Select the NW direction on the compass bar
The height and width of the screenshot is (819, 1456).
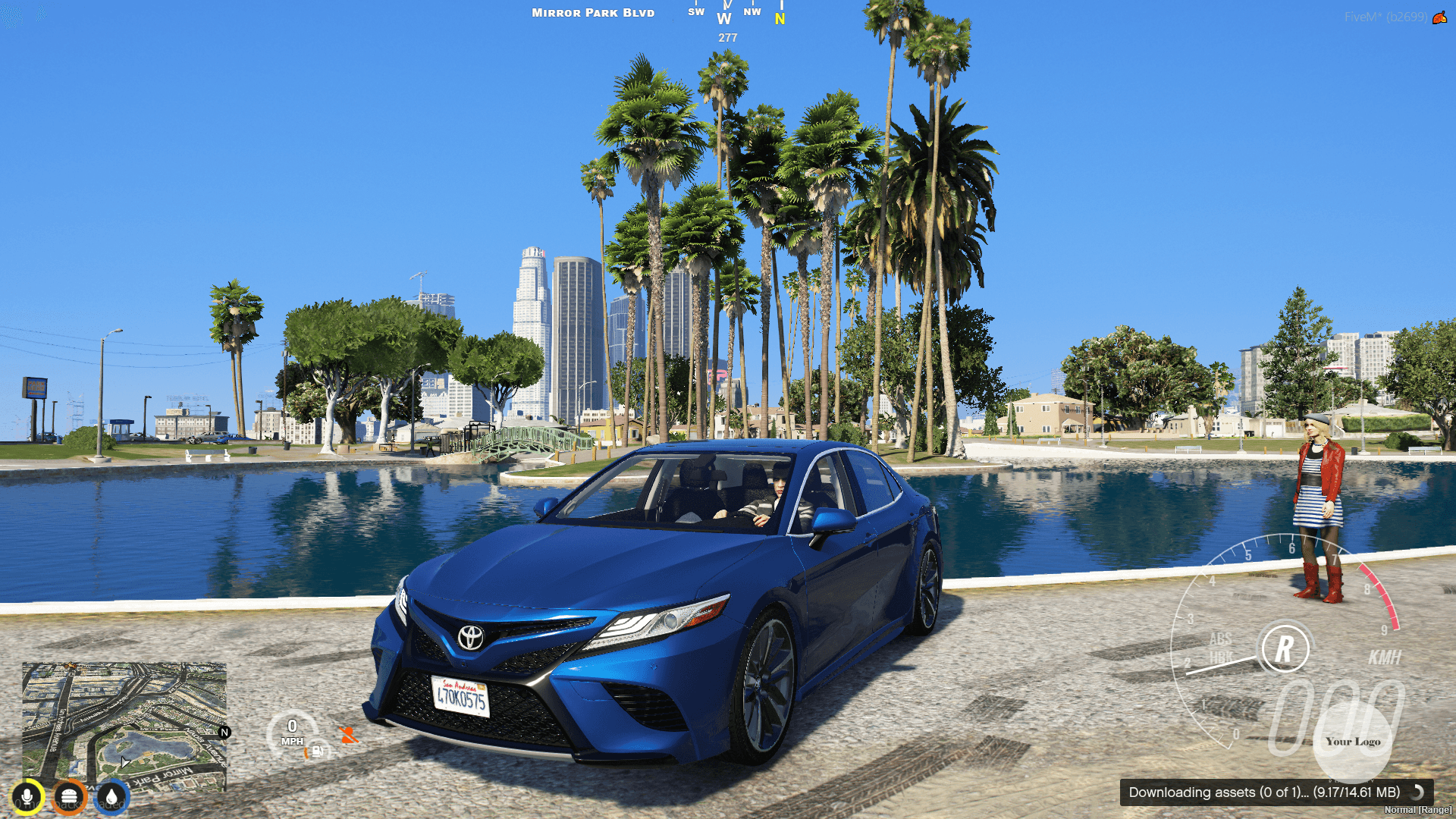pyautogui.click(x=752, y=11)
